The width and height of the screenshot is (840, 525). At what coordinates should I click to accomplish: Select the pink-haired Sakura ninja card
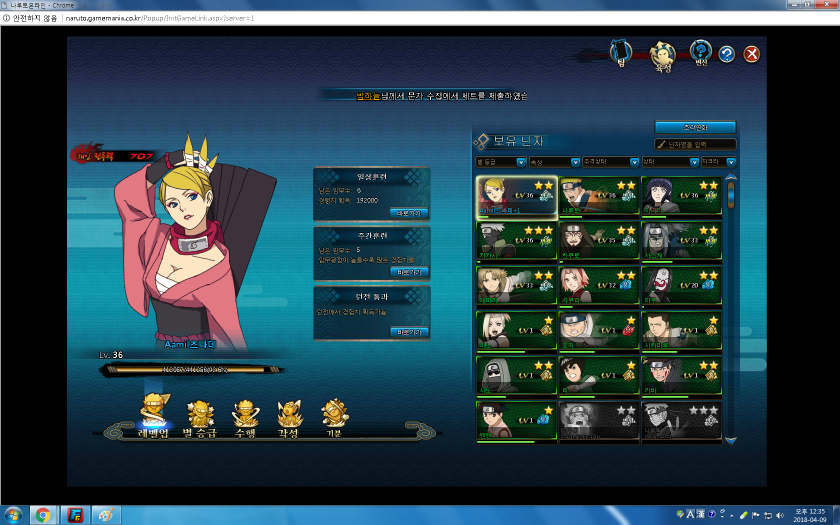pos(598,286)
